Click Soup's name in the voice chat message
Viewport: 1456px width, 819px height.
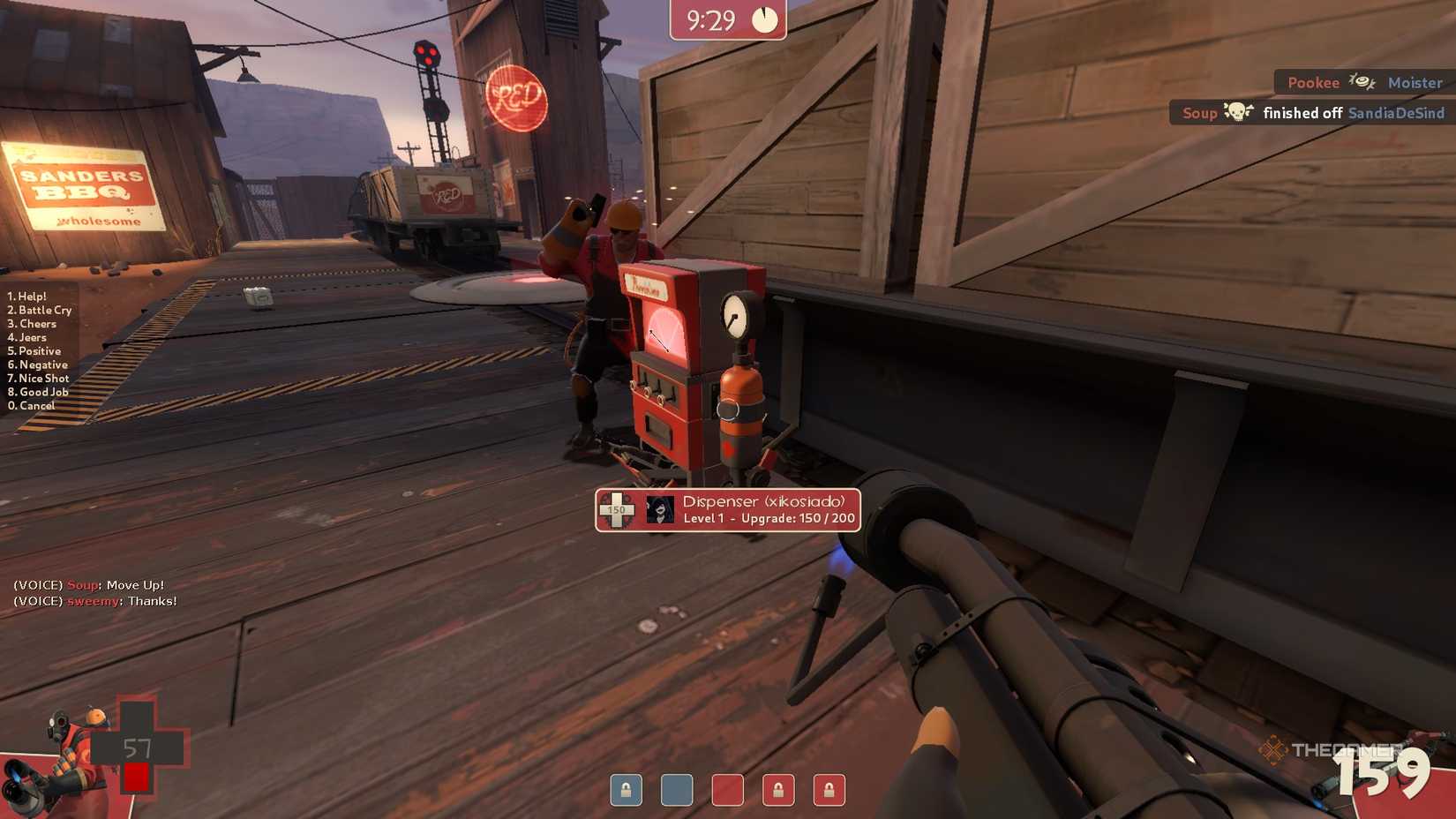pyautogui.click(x=81, y=585)
